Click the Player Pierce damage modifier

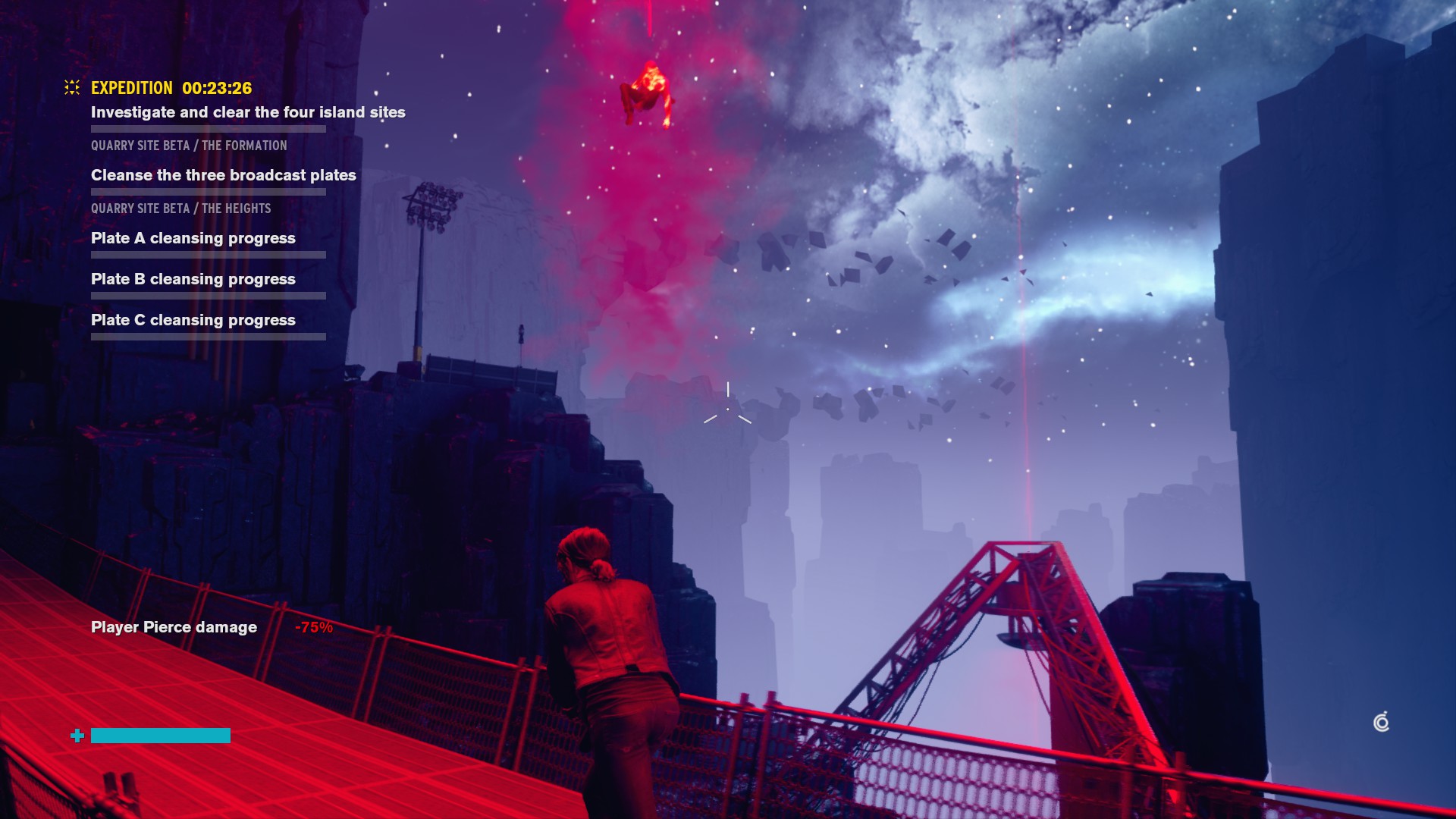[x=174, y=627]
